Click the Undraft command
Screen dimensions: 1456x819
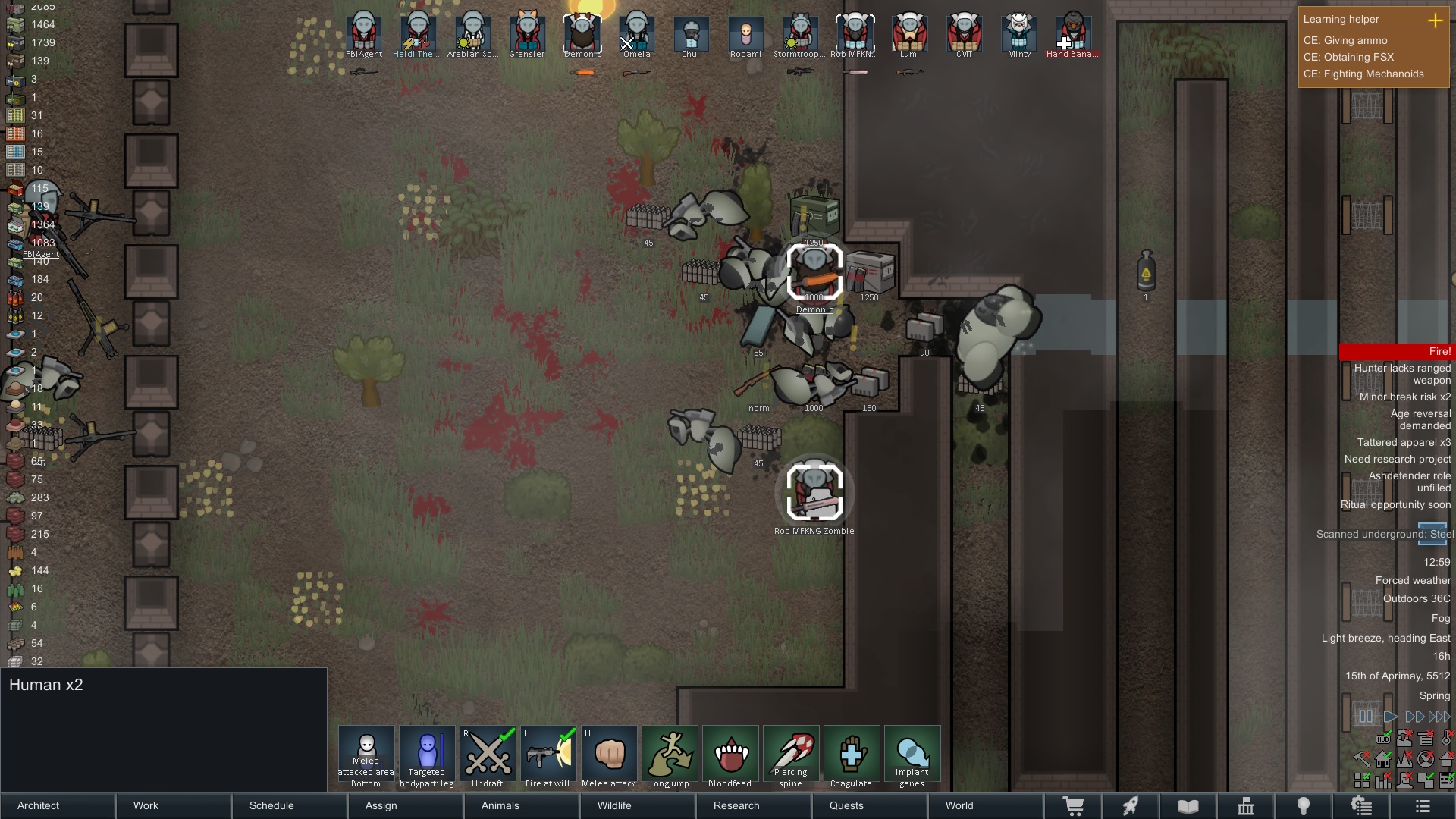pos(488,756)
